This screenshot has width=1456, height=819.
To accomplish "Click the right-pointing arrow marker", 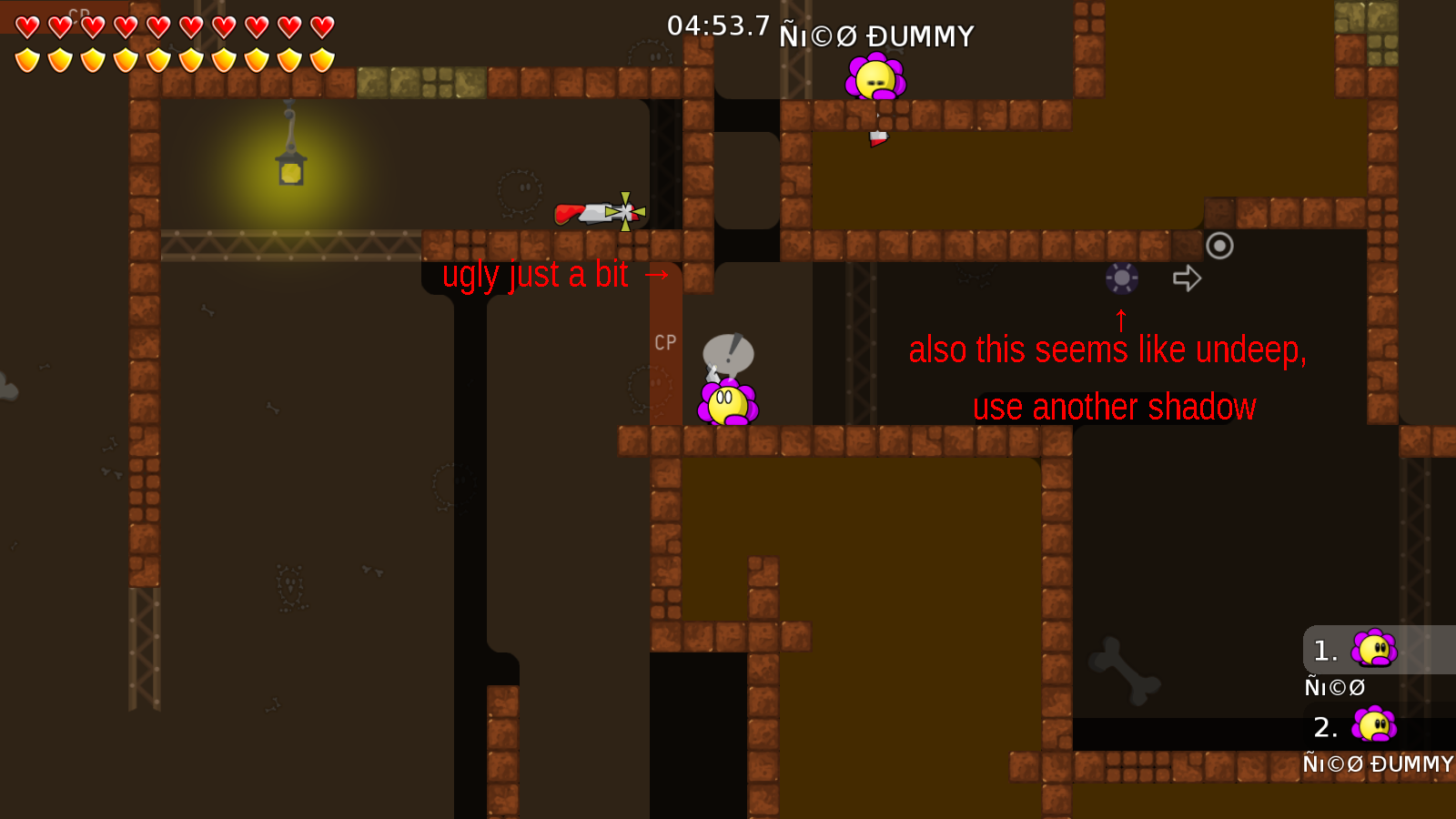I will click(1186, 278).
